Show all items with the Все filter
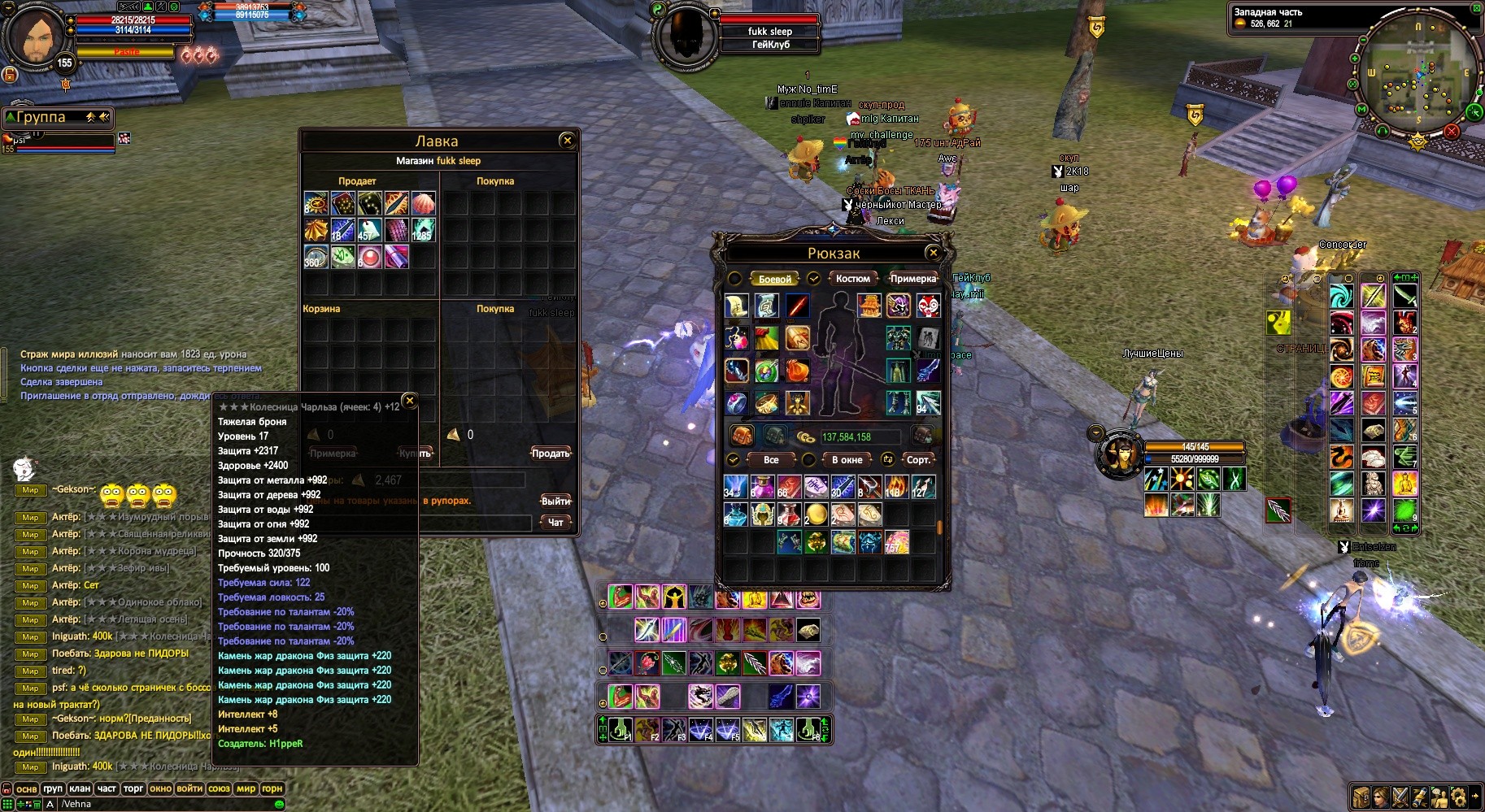Viewport: 1485px width, 812px height. pyautogui.click(x=771, y=460)
